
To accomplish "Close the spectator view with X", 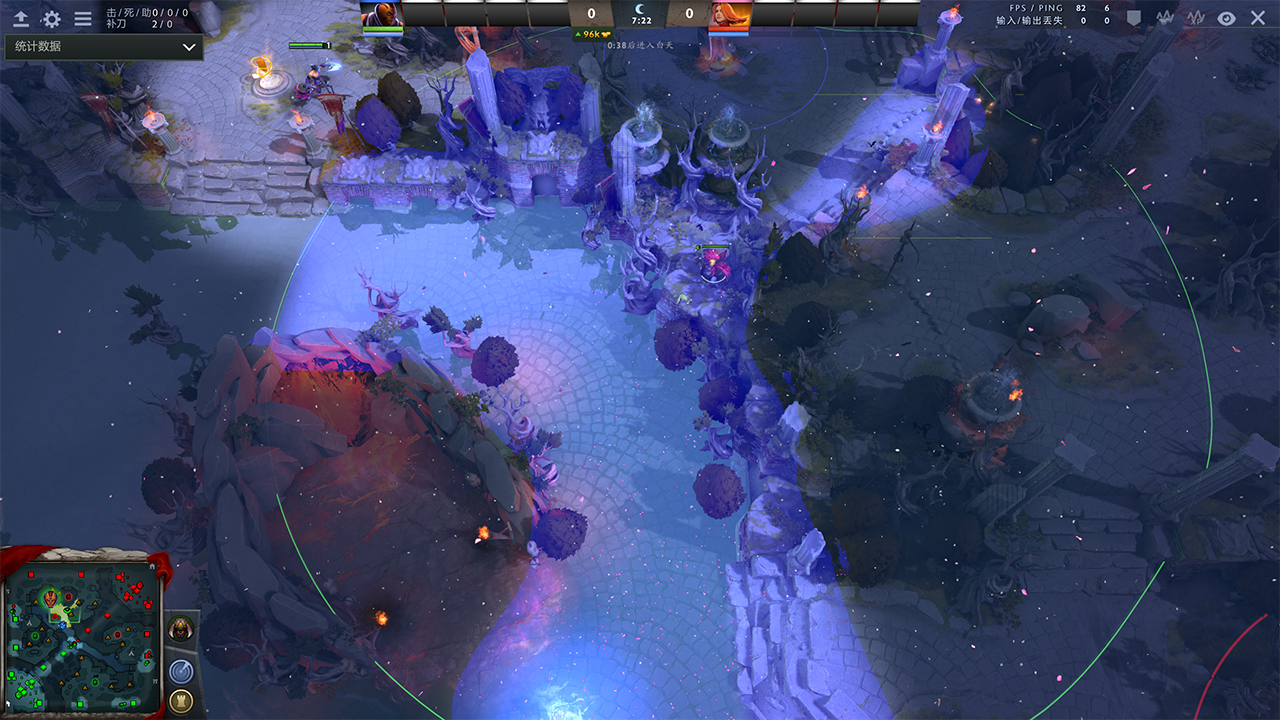I will click(1258, 18).
